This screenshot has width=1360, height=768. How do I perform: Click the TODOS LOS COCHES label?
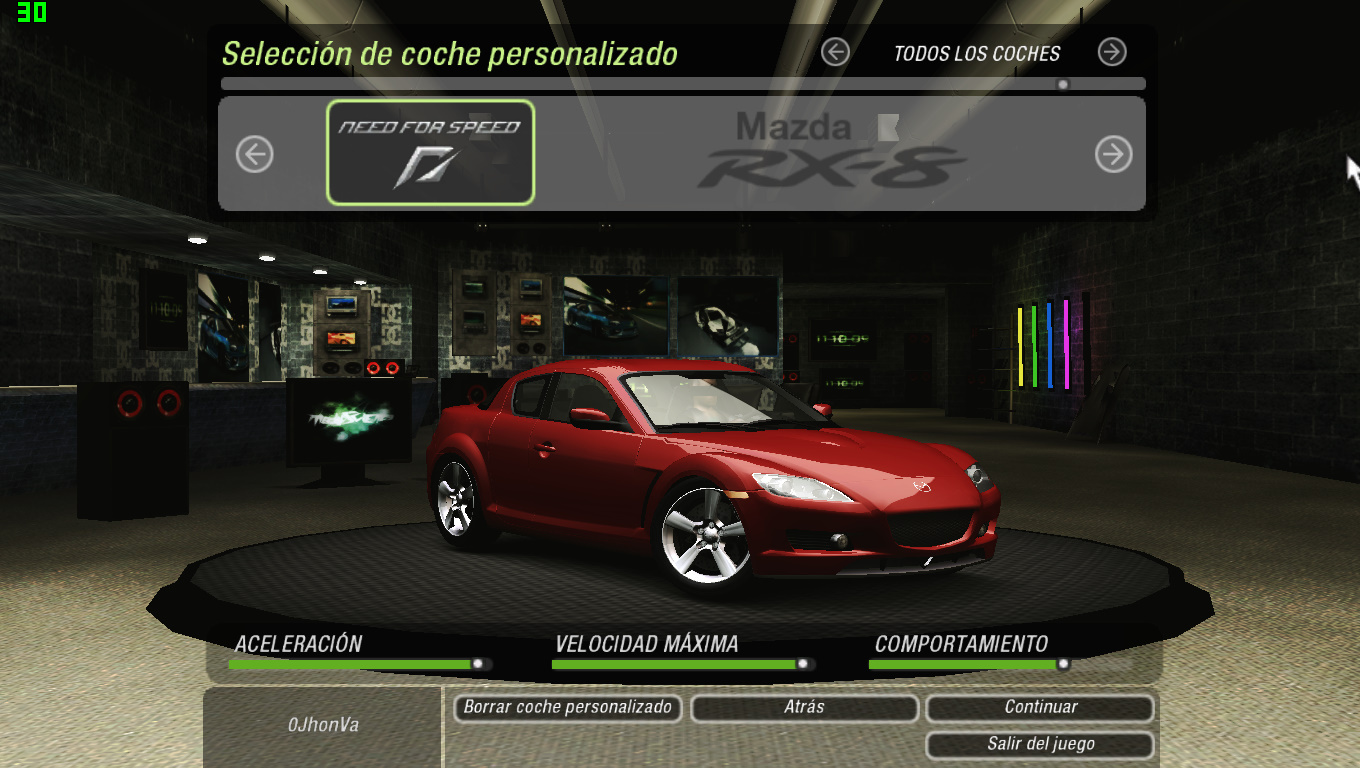[x=978, y=54]
